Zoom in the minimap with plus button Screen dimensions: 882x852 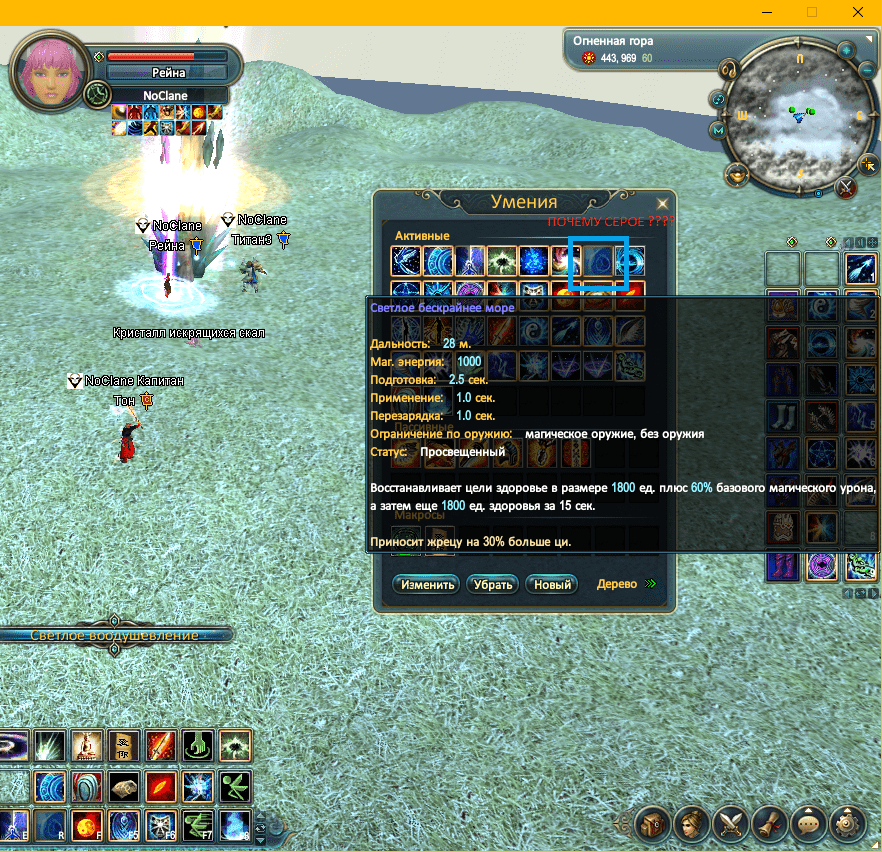846,50
